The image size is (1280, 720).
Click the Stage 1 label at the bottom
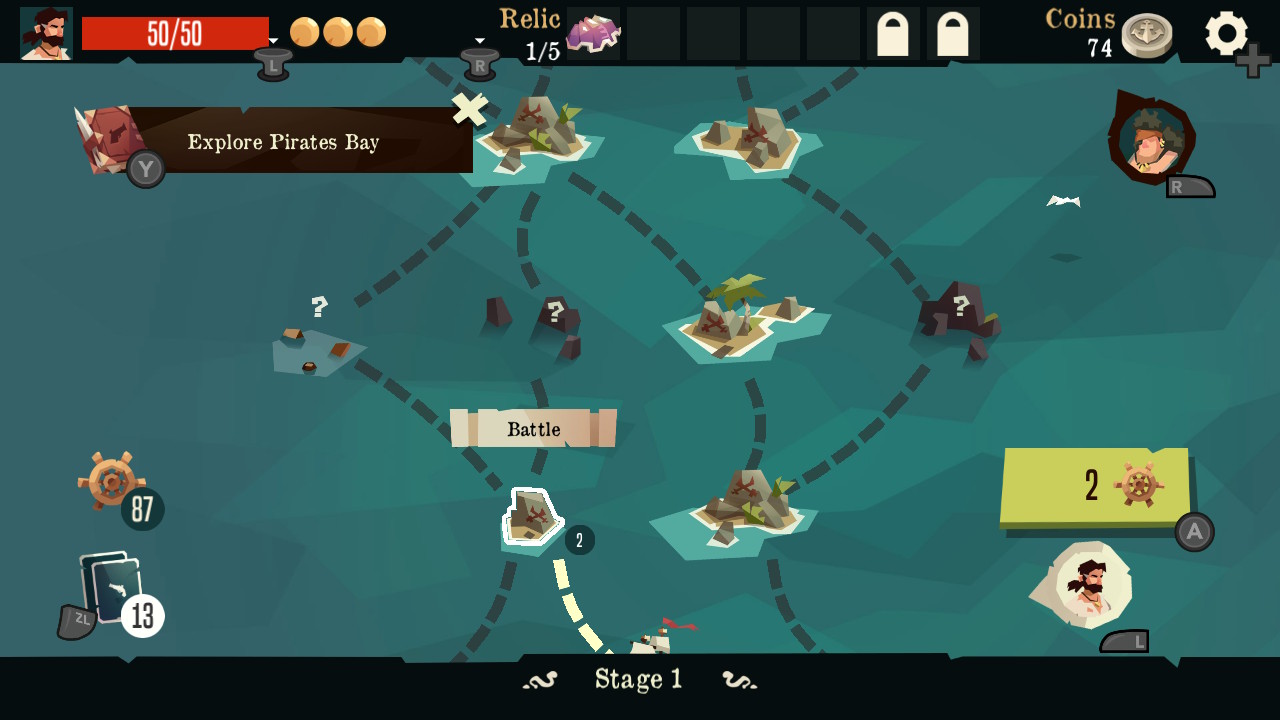641,679
